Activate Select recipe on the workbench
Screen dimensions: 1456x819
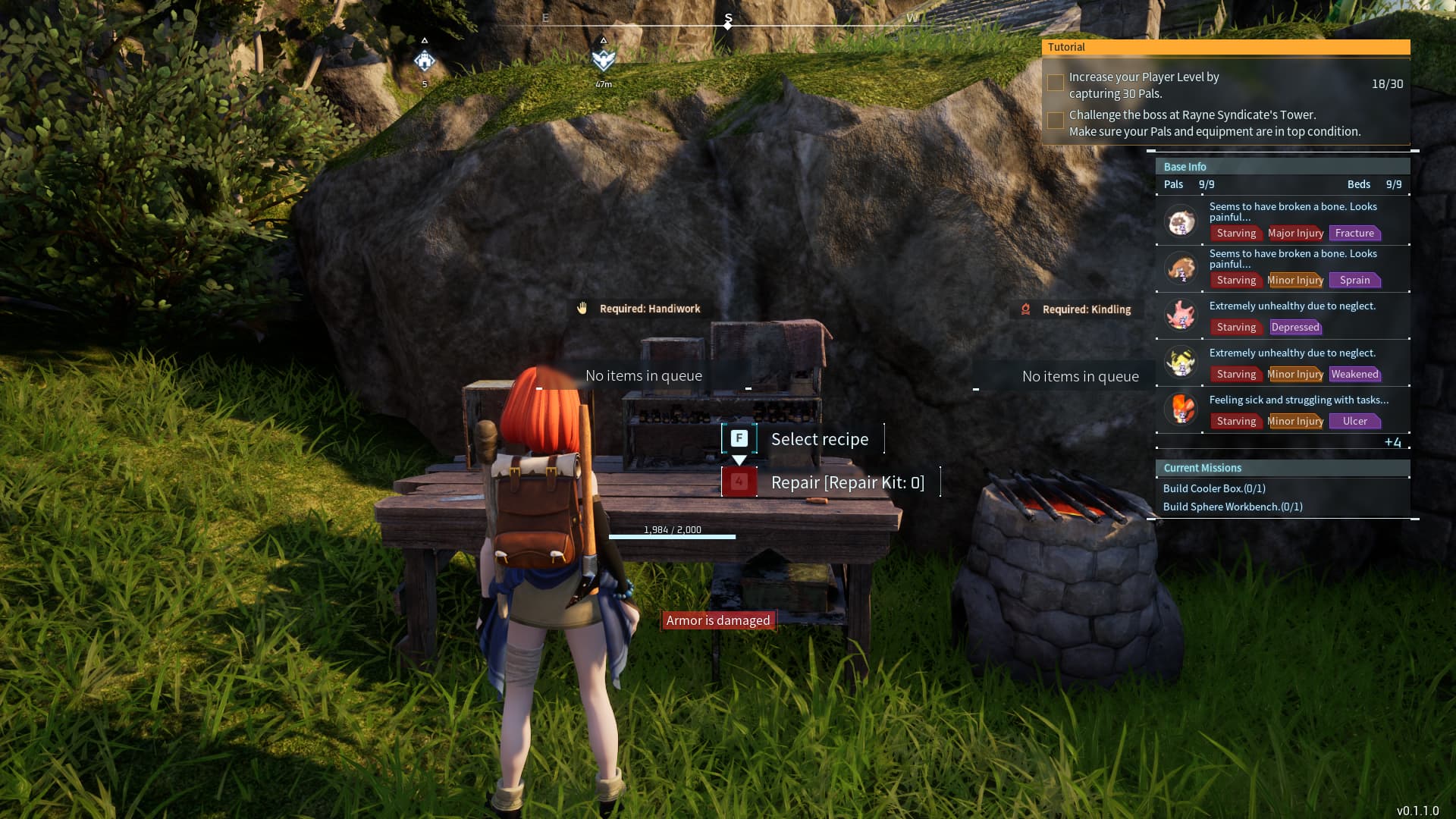[x=819, y=438]
